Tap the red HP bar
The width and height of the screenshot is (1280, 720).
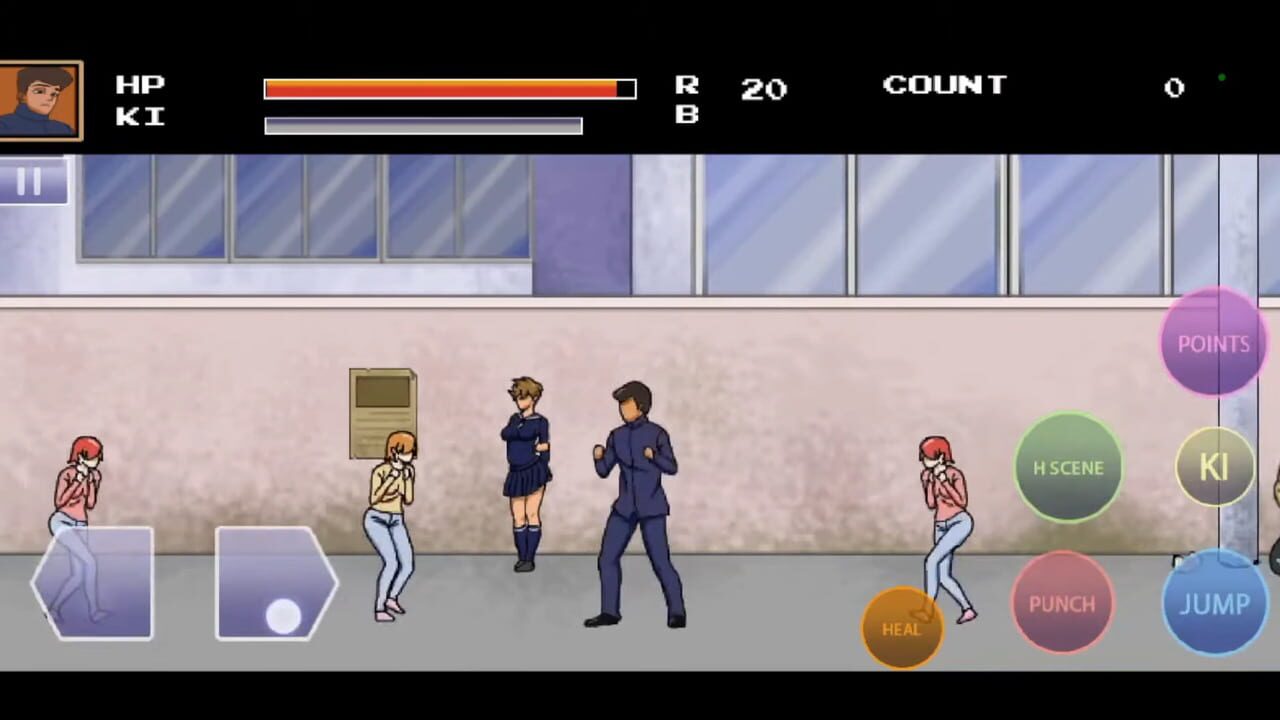[x=445, y=88]
